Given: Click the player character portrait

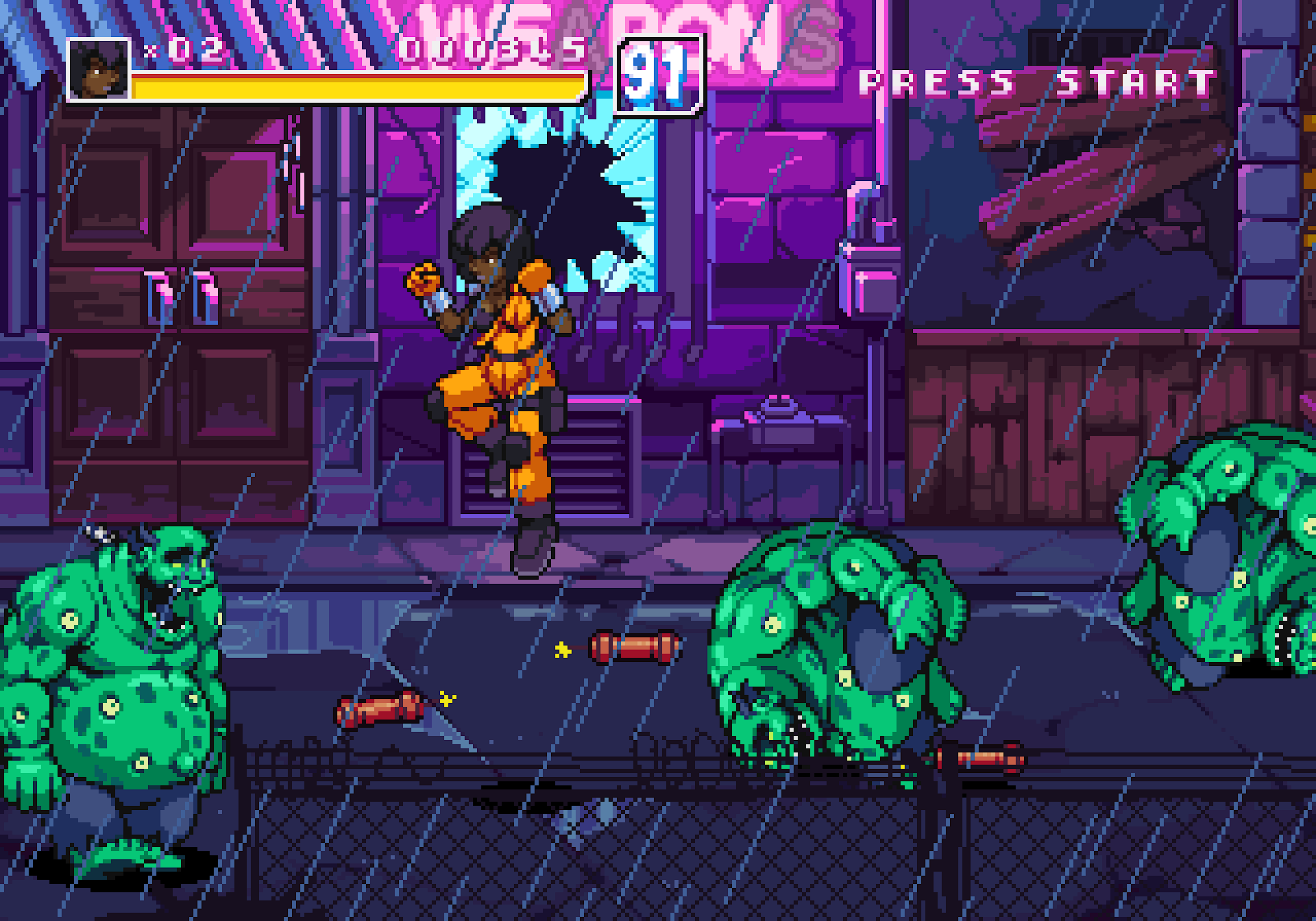Looking at the screenshot, I should click(x=98, y=69).
